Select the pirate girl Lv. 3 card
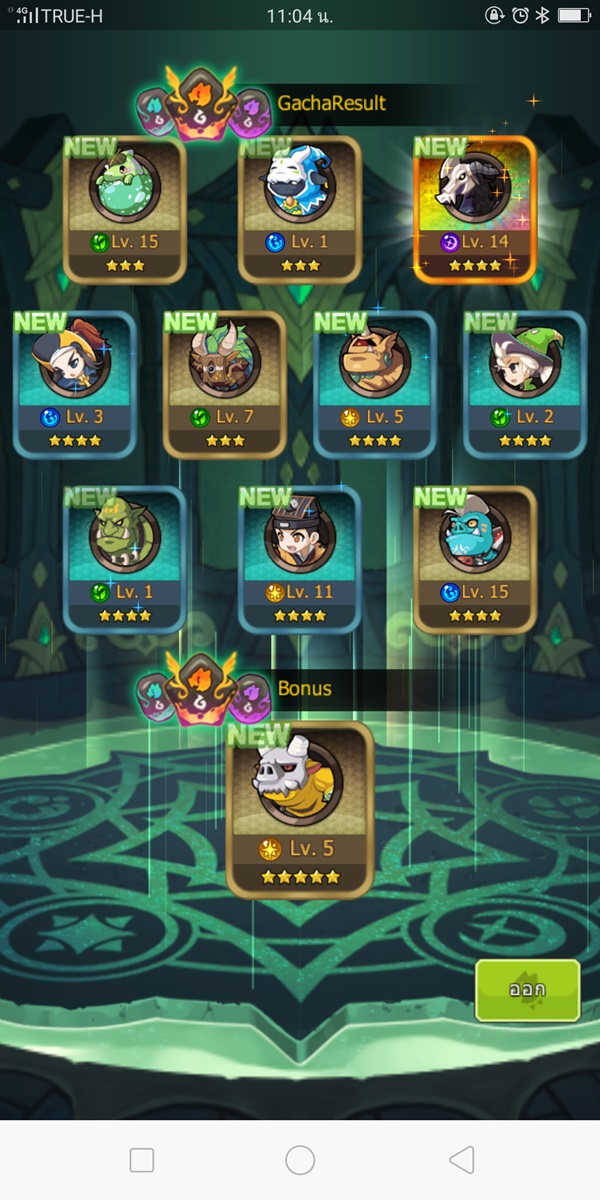Viewport: 600px width, 1200px height. click(75, 385)
